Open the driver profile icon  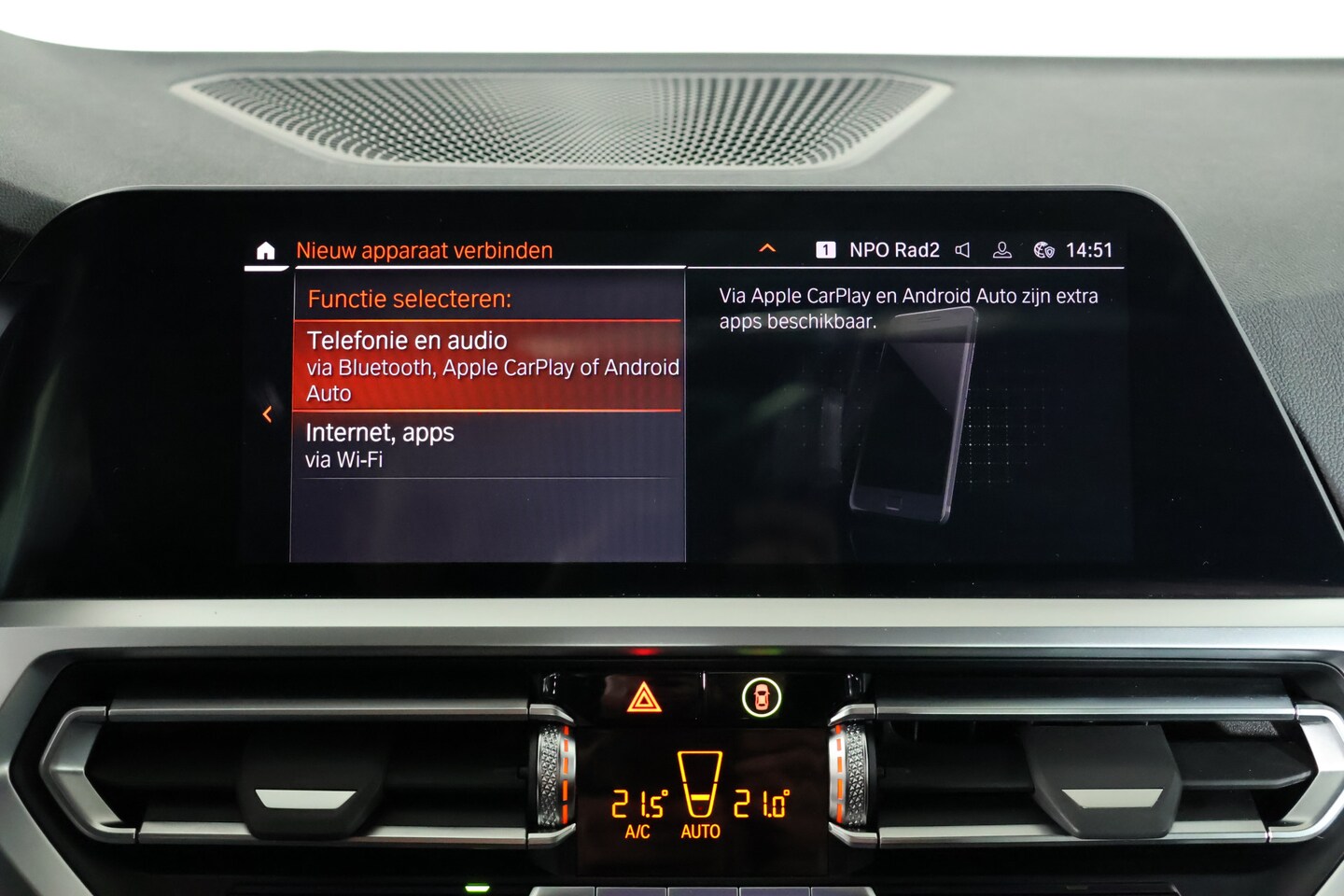tap(1001, 250)
